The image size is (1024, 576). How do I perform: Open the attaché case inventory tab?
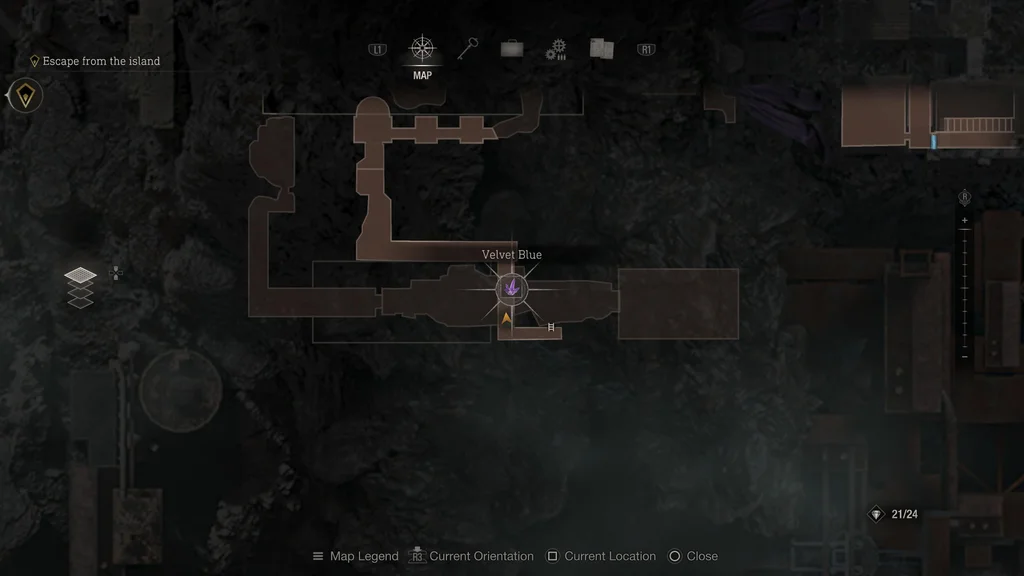click(512, 49)
